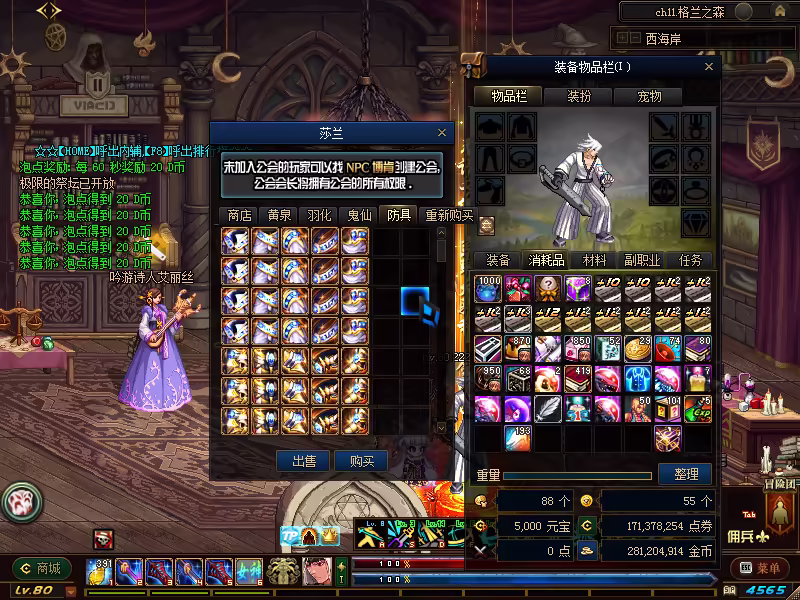
Task: Click the 出售 sell button
Action: [x=304, y=461]
